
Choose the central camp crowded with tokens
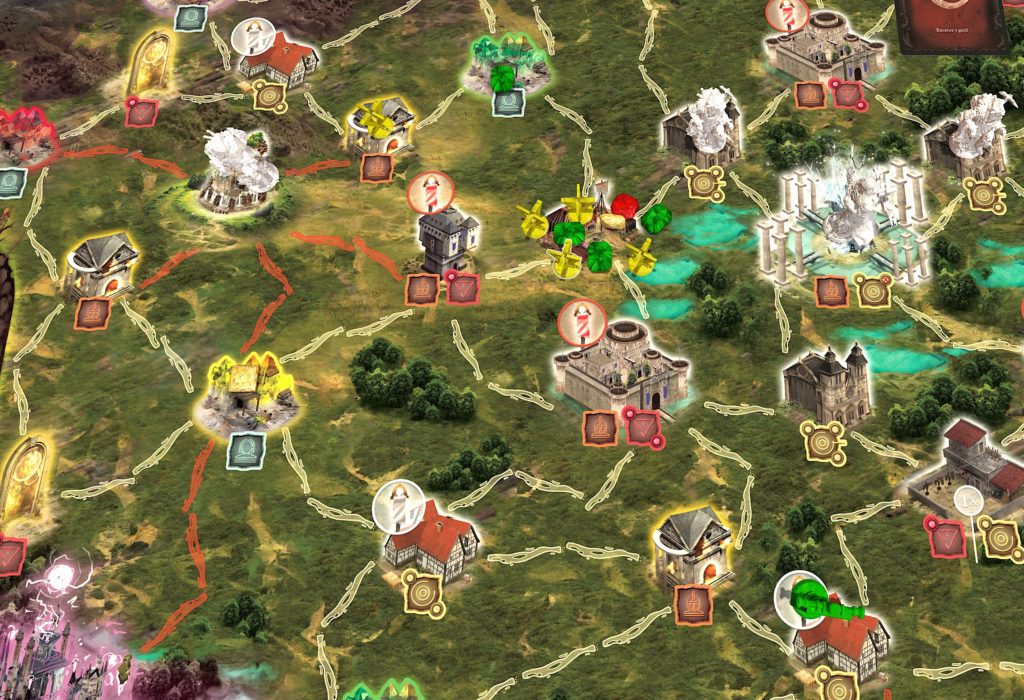pyautogui.click(x=592, y=232)
